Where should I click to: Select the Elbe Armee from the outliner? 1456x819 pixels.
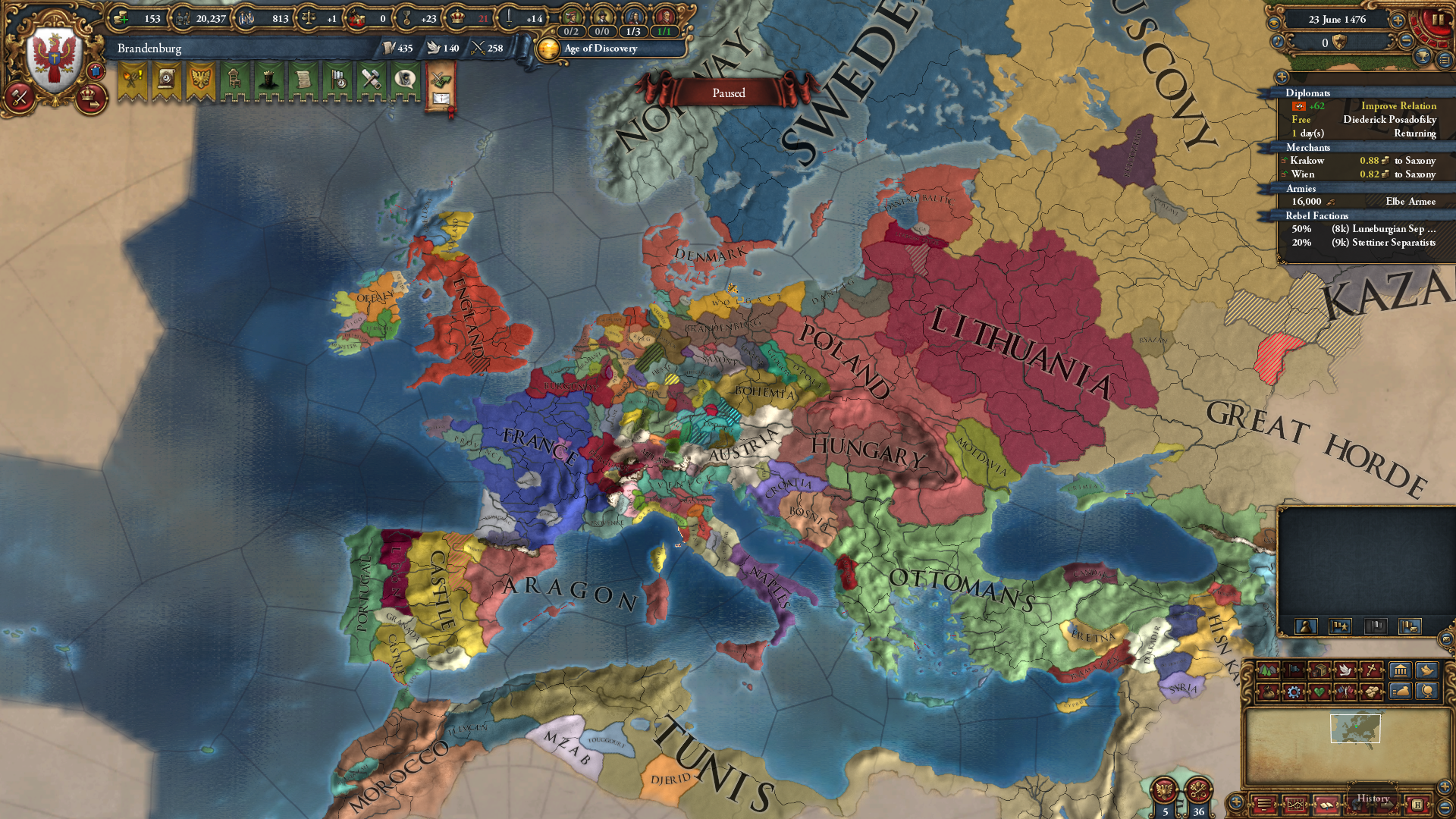[1410, 202]
